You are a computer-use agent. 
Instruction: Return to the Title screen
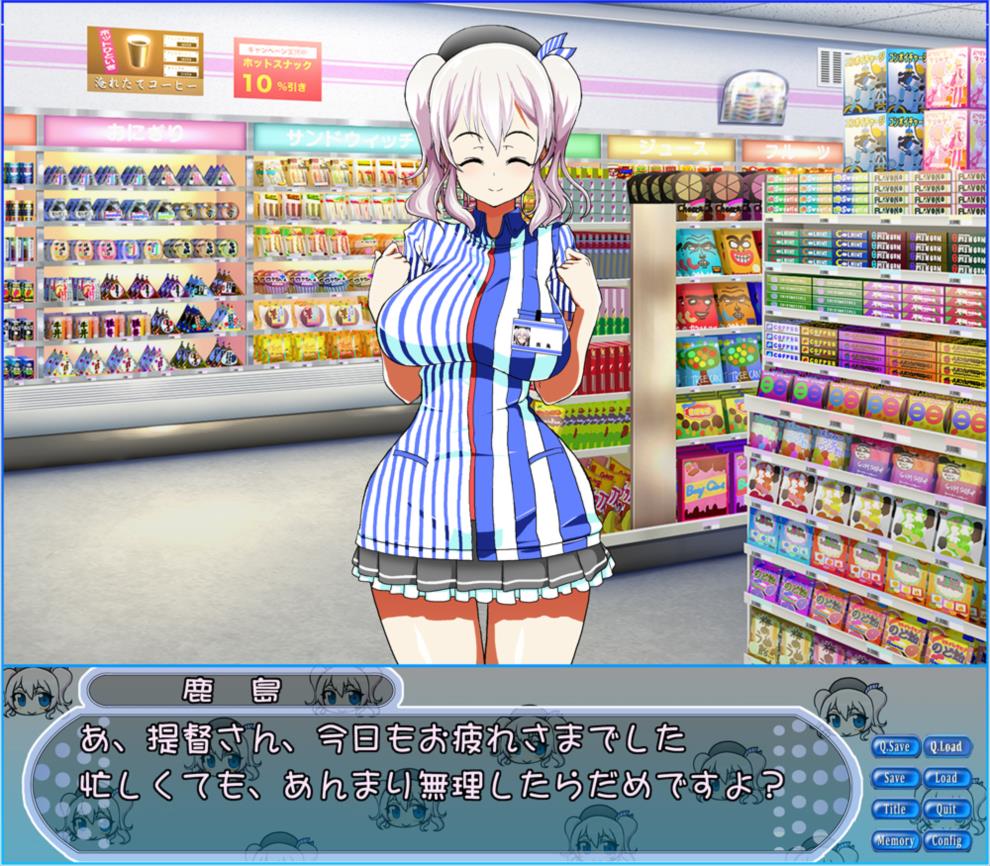point(895,809)
